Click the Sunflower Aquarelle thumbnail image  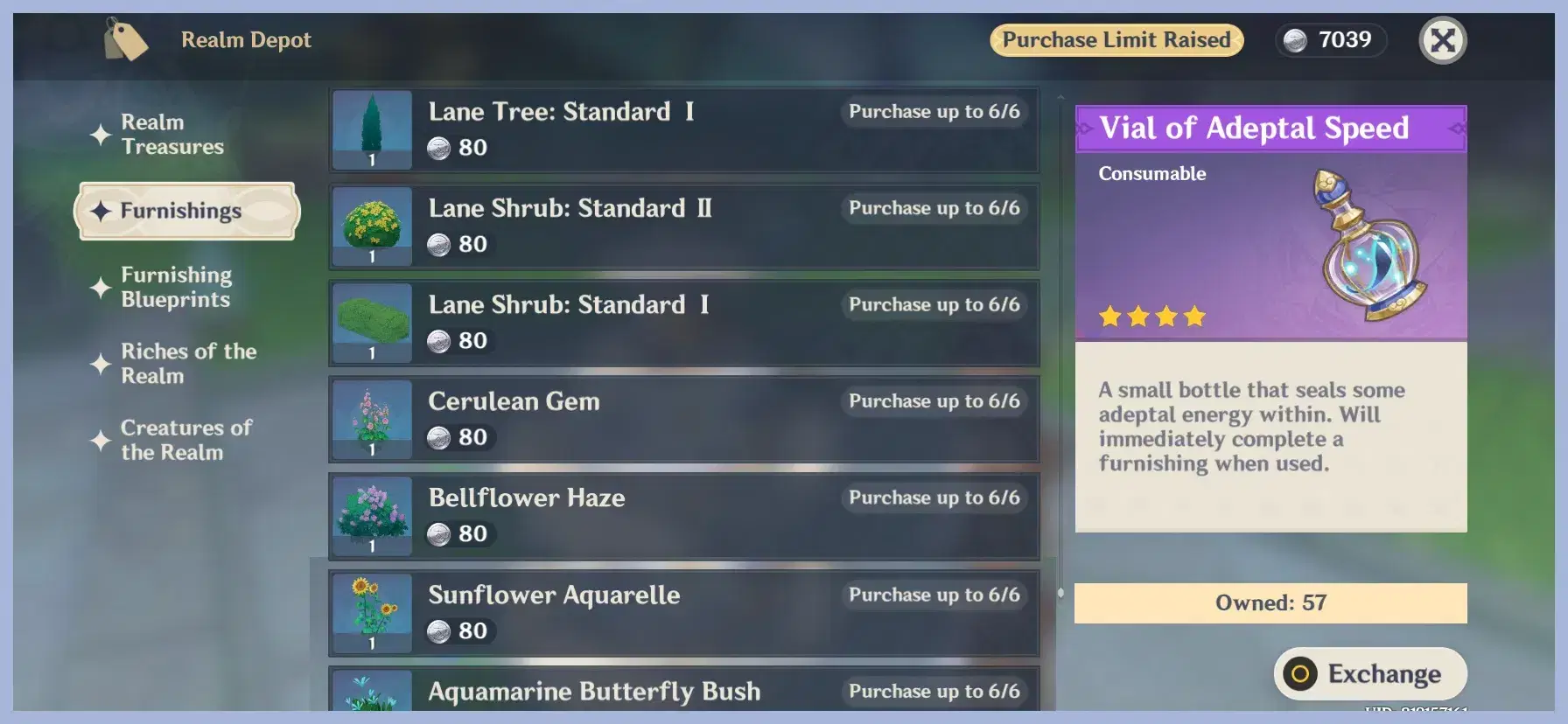click(x=371, y=612)
